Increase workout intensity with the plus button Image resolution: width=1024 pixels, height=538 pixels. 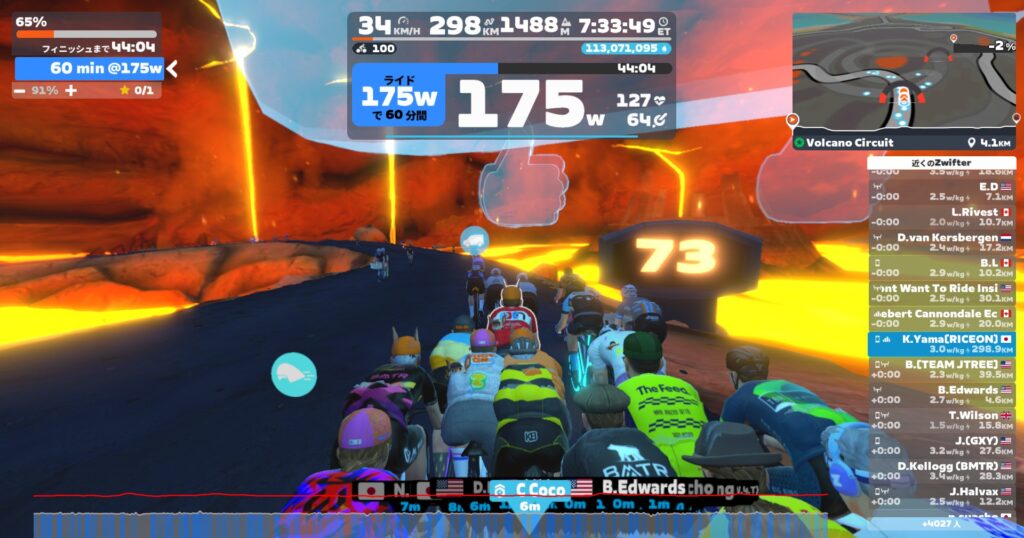pyautogui.click(x=70, y=90)
